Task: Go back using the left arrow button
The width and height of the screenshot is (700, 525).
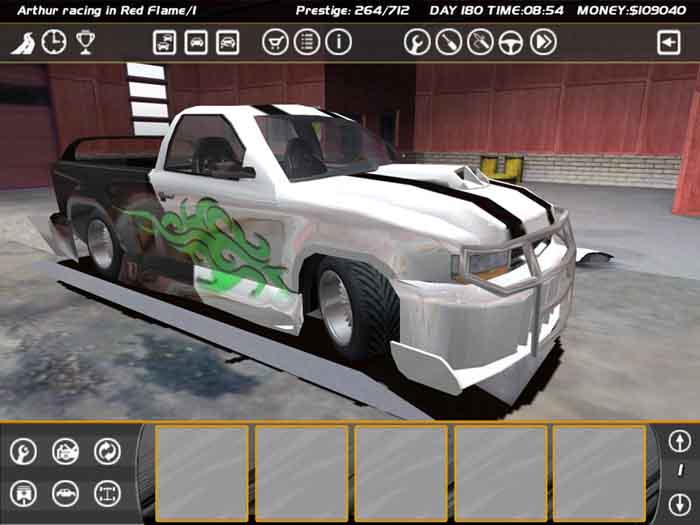Action: pyautogui.click(x=668, y=42)
